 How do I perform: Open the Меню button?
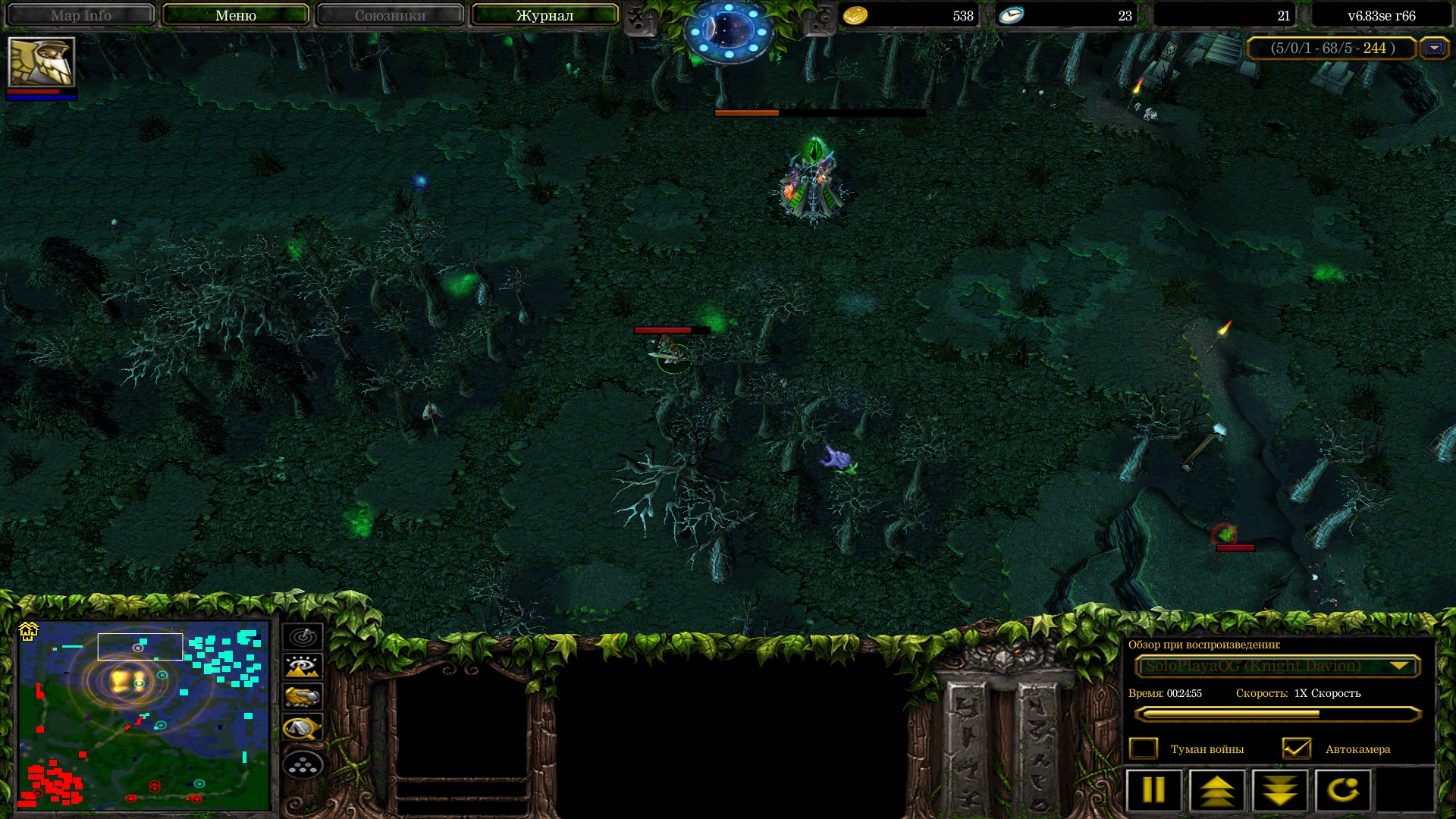[235, 15]
